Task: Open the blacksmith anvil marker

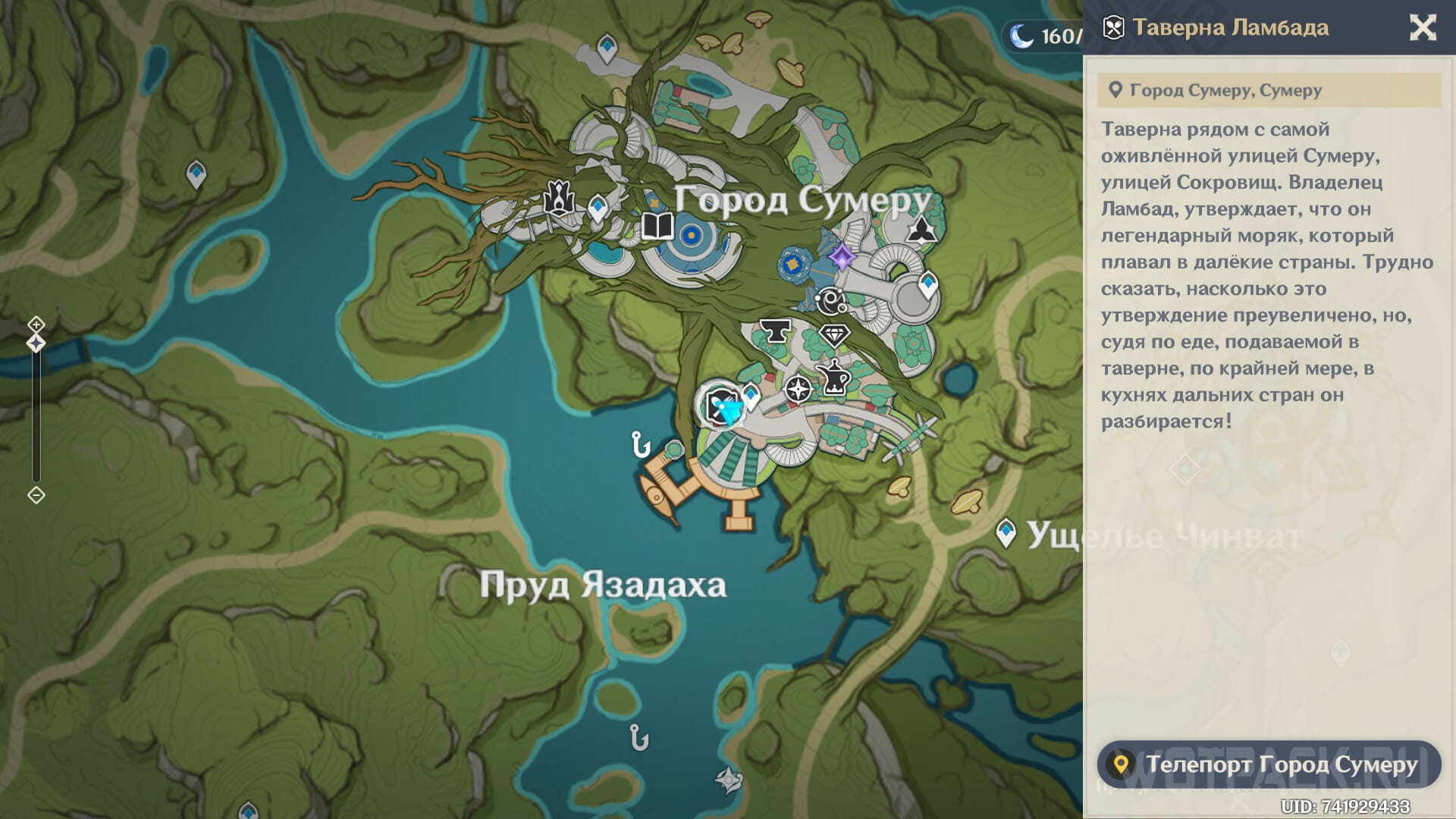Action: (x=775, y=331)
